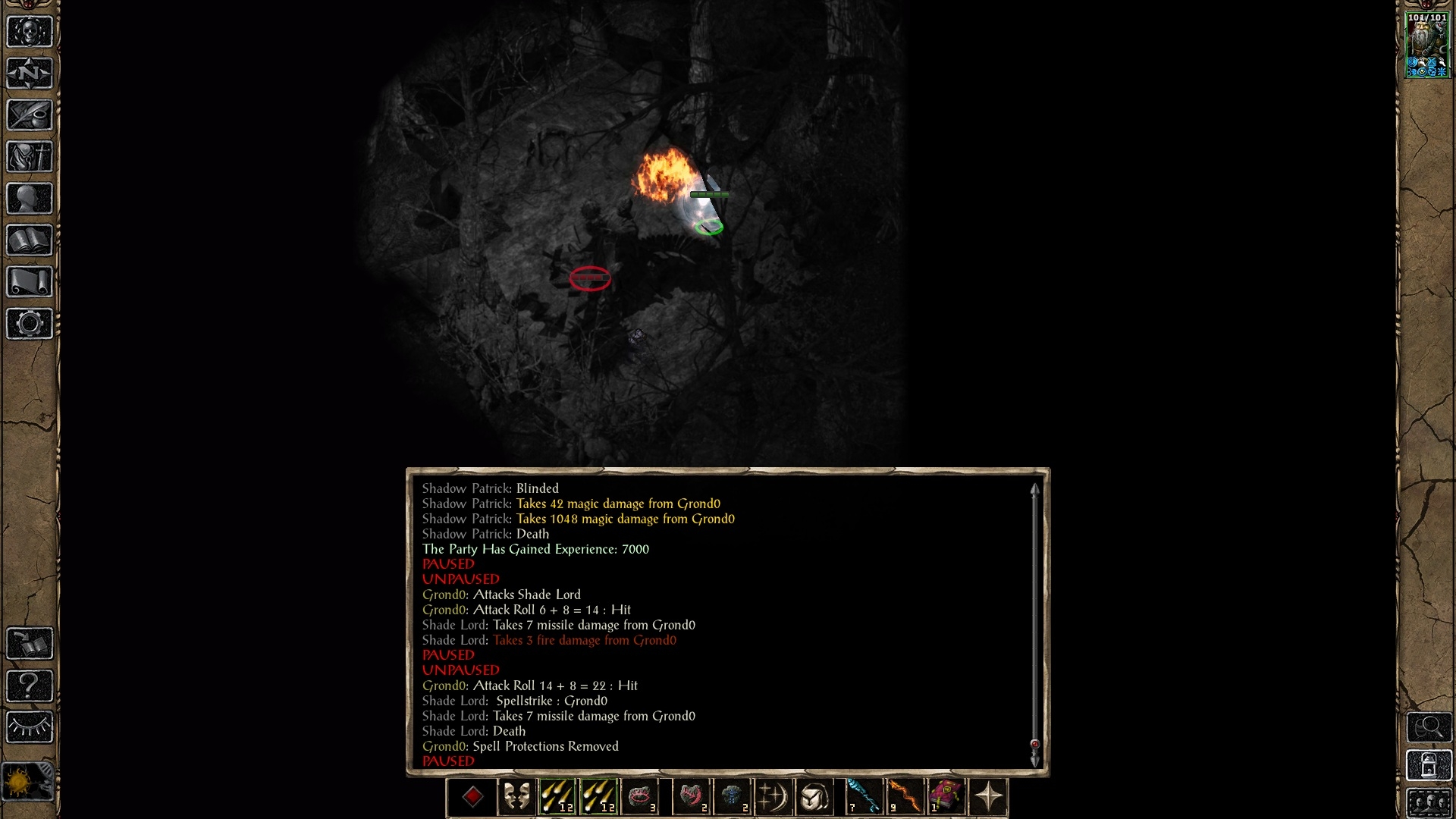
Task: Open the cast spell moon-and-stars button
Action: (773, 797)
